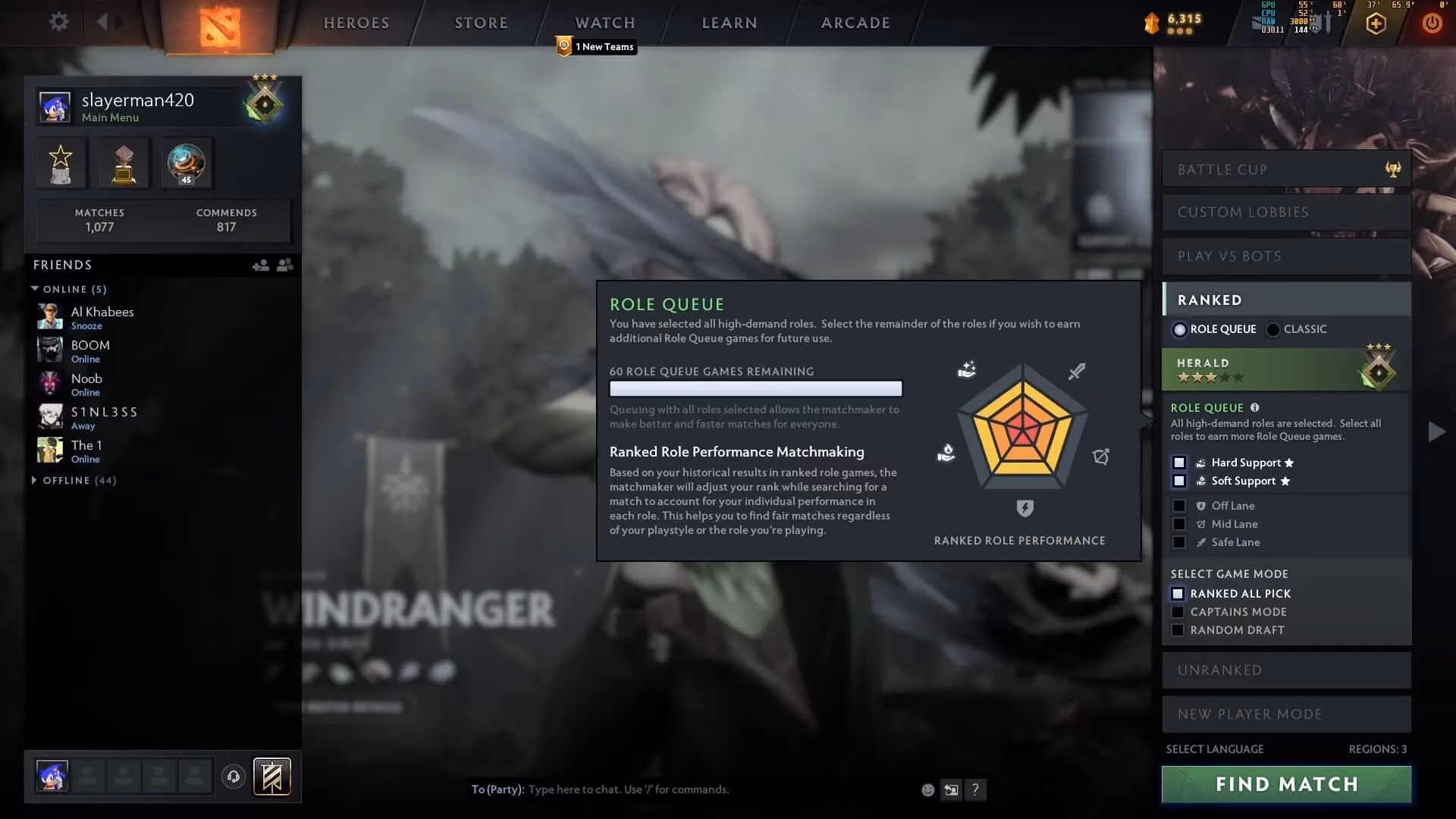Open the WATCH menu tab
Screen dimensions: 1456x819
604,23
